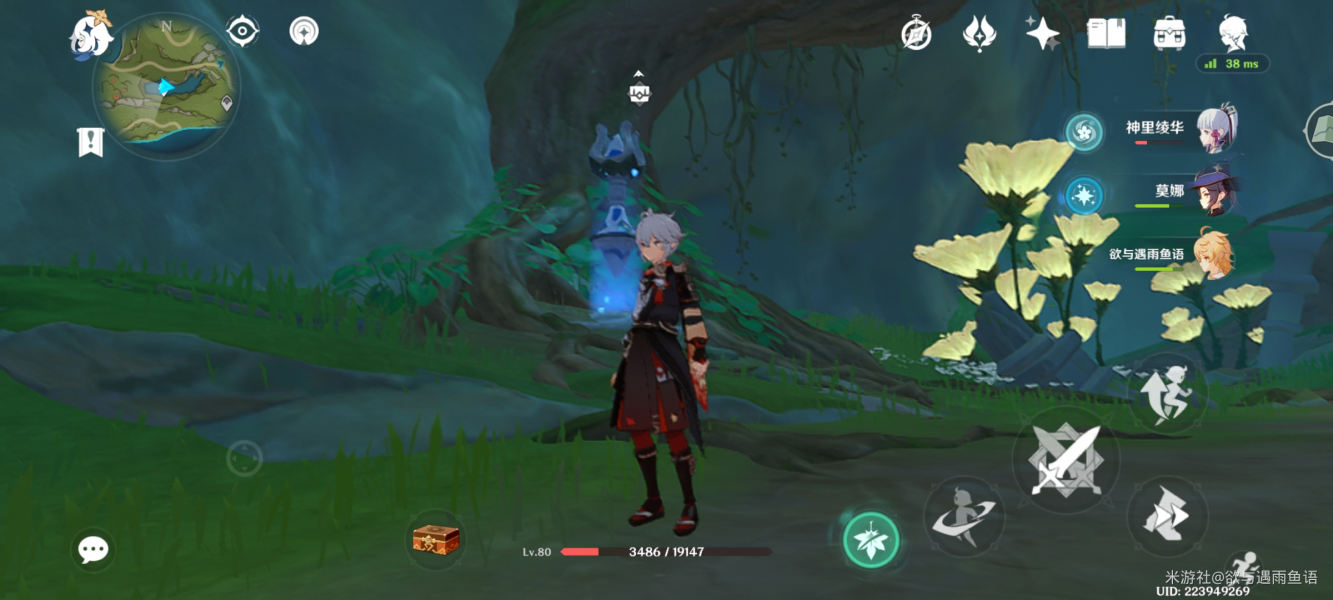Open the compass adventure handbook icon

pyautogui.click(x=916, y=34)
